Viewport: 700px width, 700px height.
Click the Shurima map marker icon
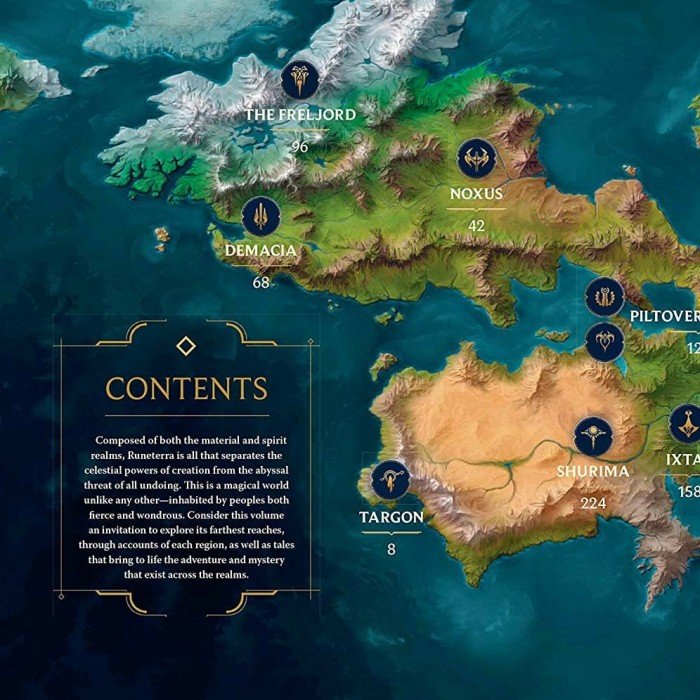tap(594, 437)
